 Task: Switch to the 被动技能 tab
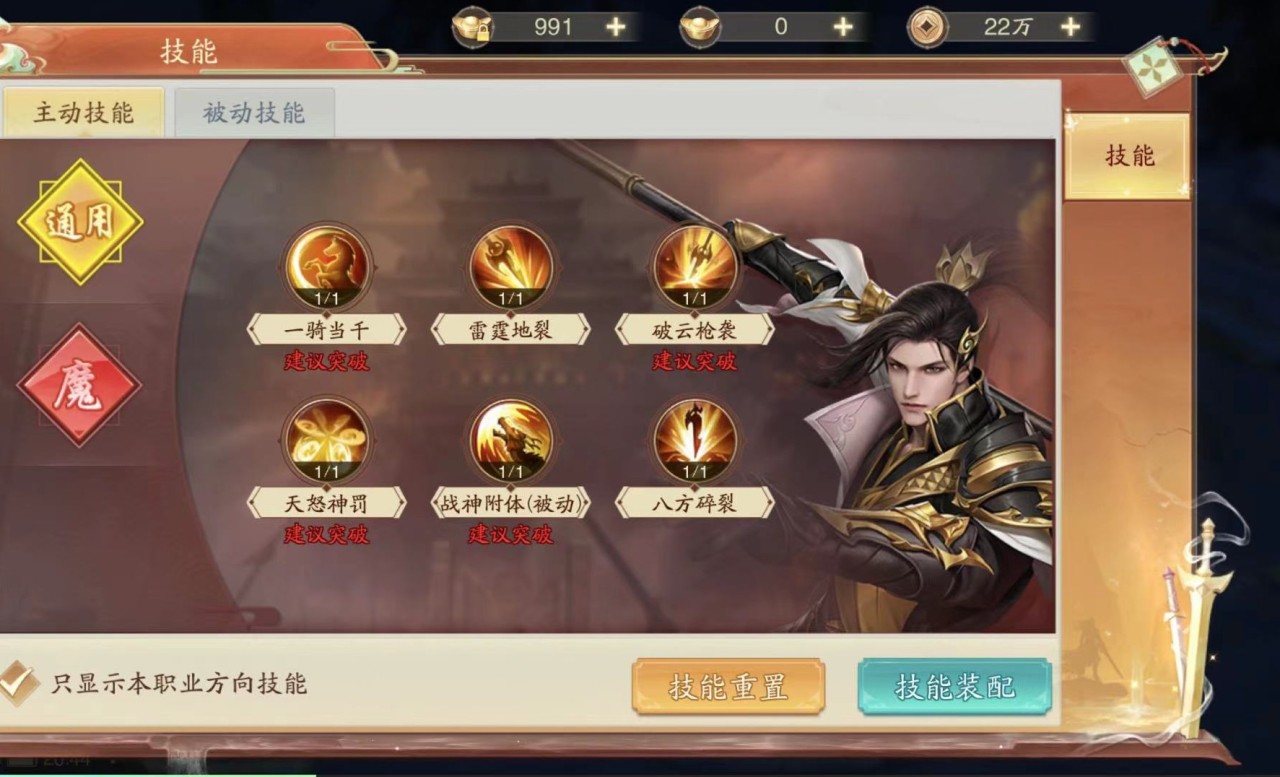(x=253, y=112)
